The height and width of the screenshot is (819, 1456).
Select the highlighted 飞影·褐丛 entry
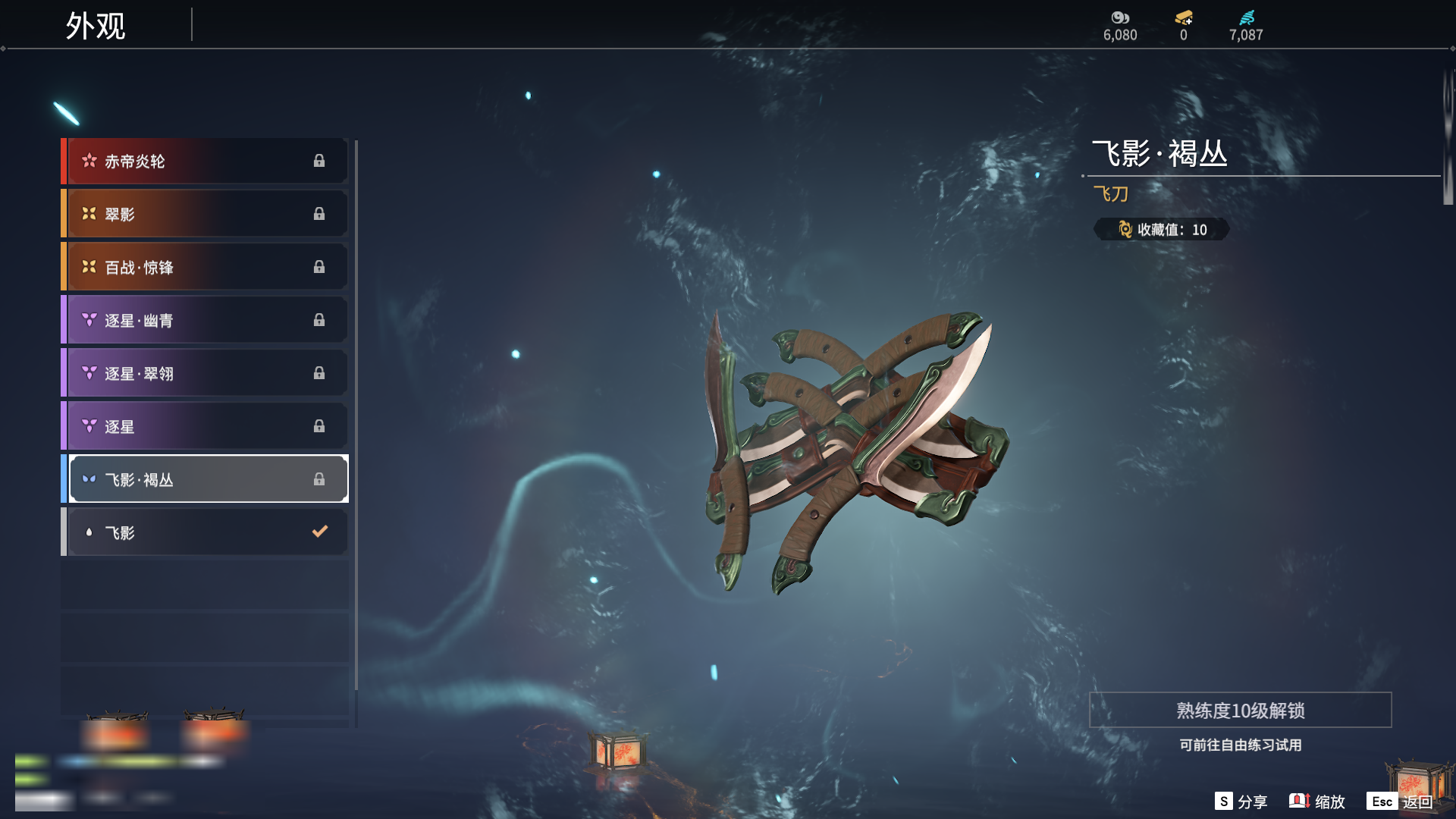click(x=205, y=479)
